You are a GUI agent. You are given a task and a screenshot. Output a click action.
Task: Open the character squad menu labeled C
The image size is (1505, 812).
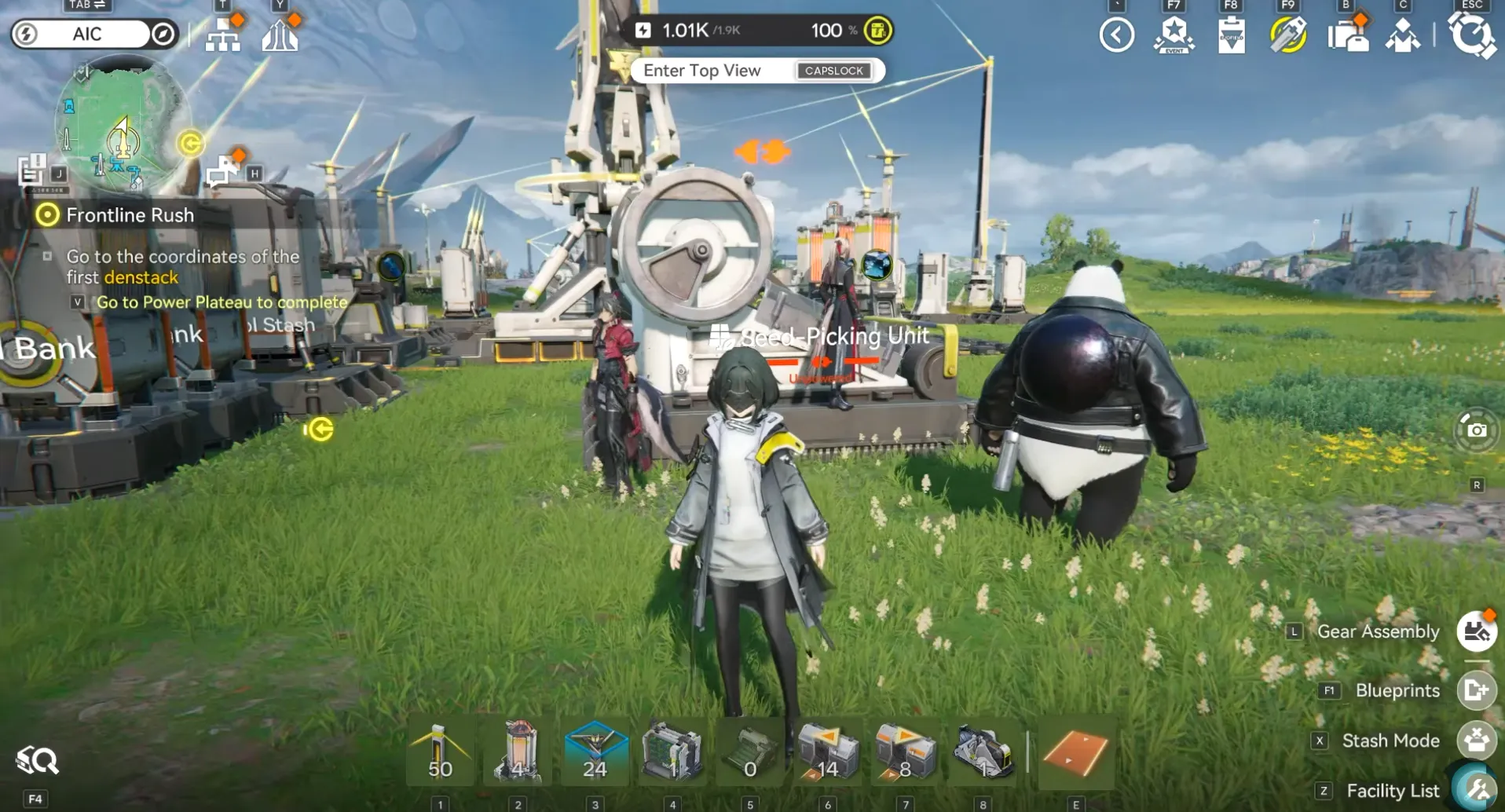click(x=1404, y=35)
